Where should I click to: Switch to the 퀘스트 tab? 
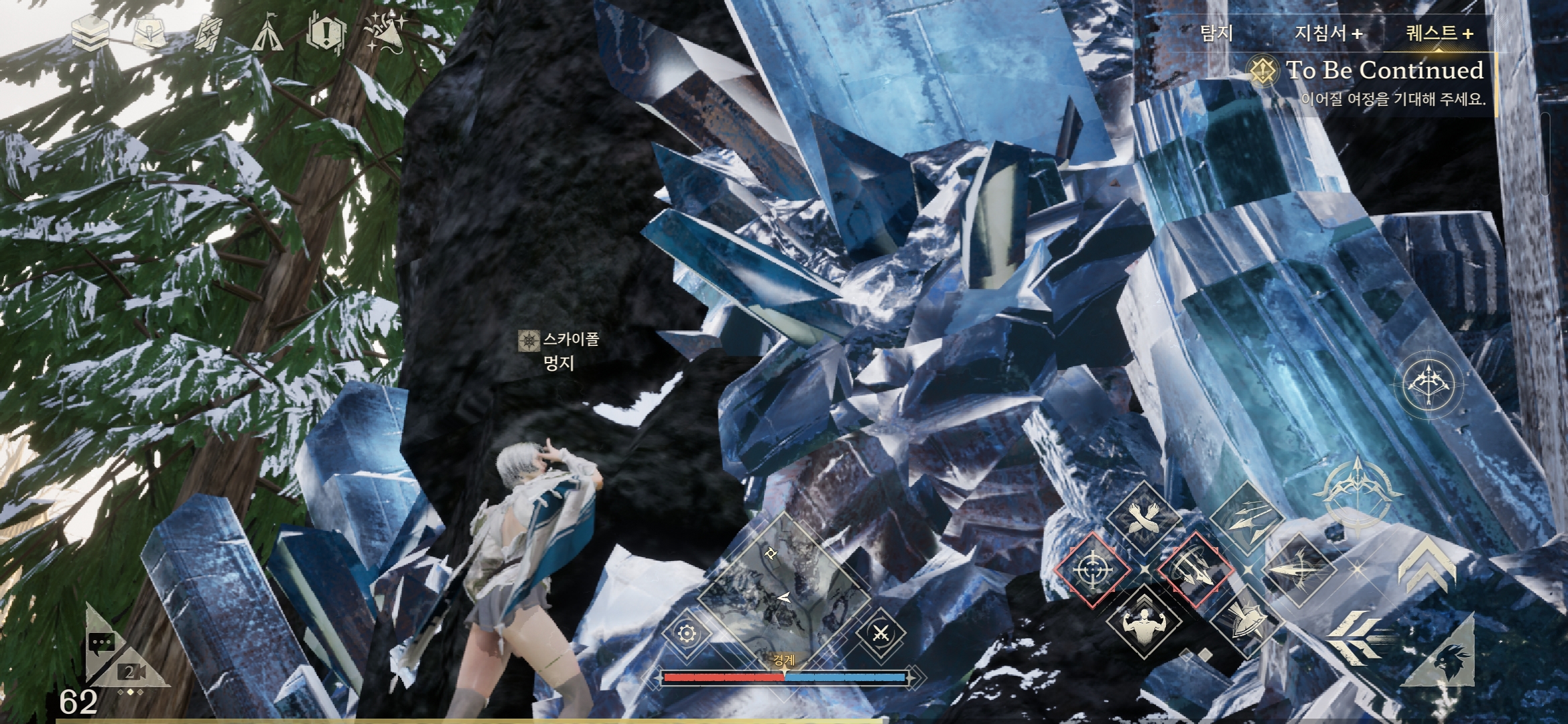1438,33
